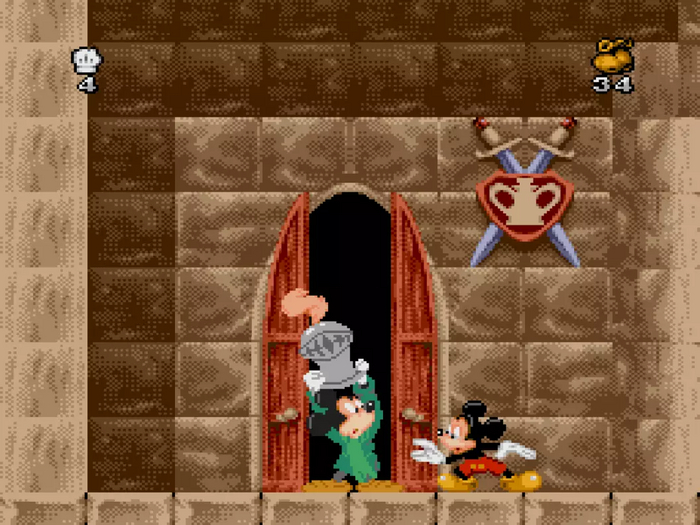Select the golden marble bag icon
Image resolution: width=700 pixels, height=525 pixels.
[x=611, y=55]
